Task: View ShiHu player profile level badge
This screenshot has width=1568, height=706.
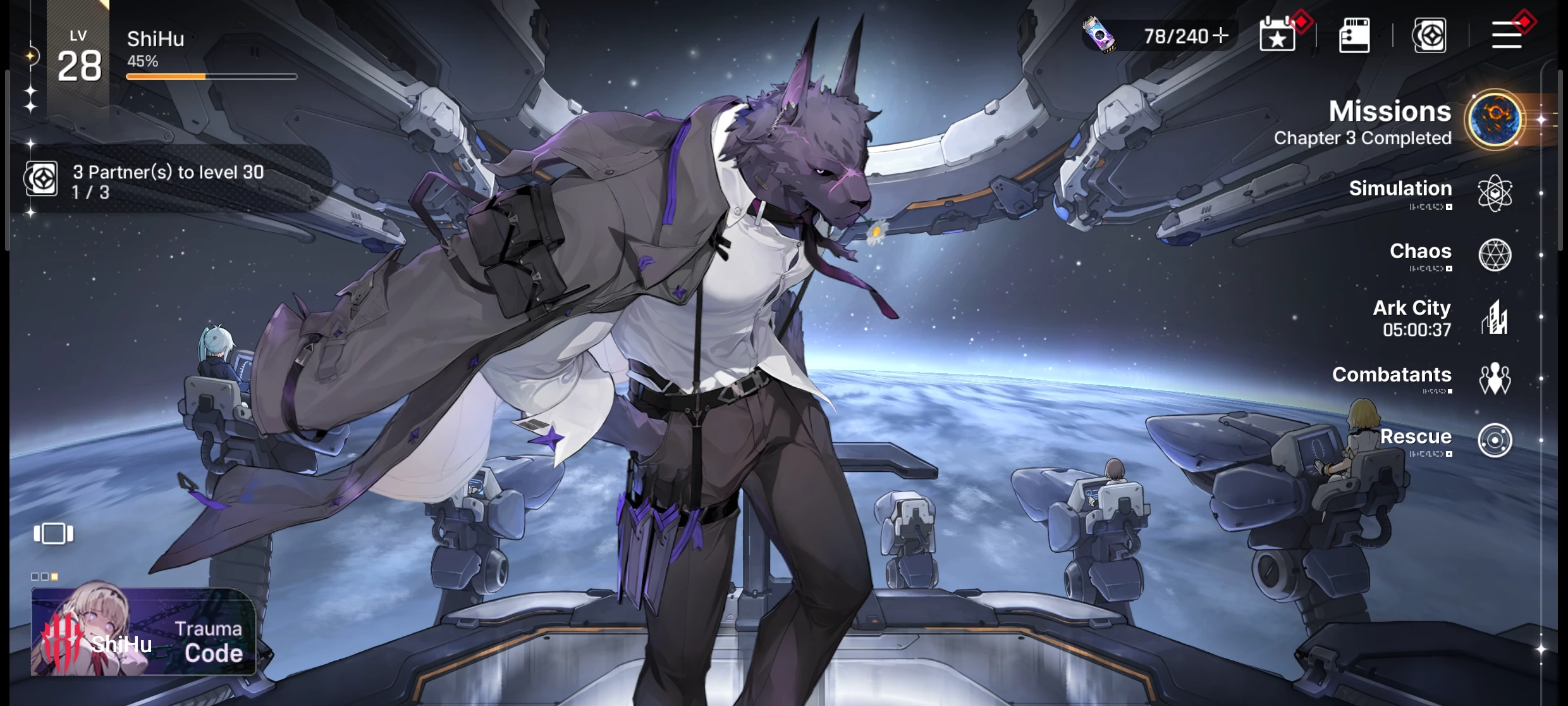Action: [x=79, y=58]
